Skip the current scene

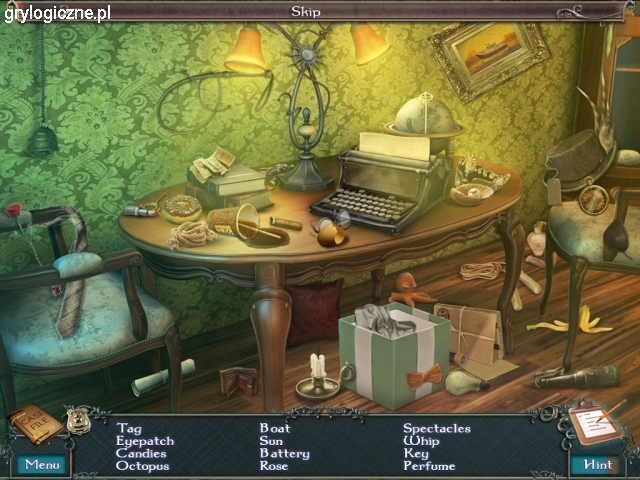[x=306, y=12]
